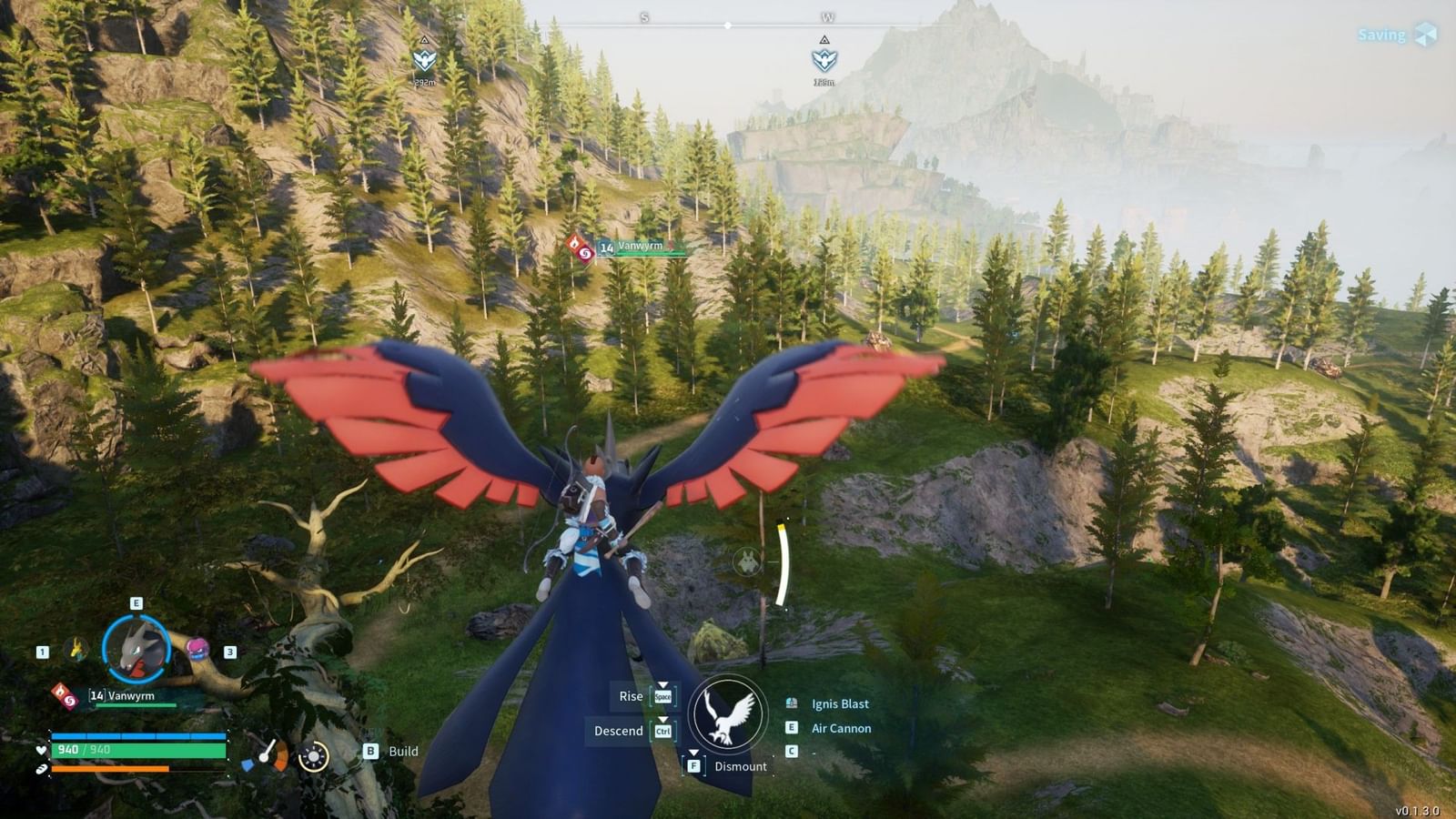1456x819 pixels.
Task: Select the Descend flight control
Action: pos(619,731)
